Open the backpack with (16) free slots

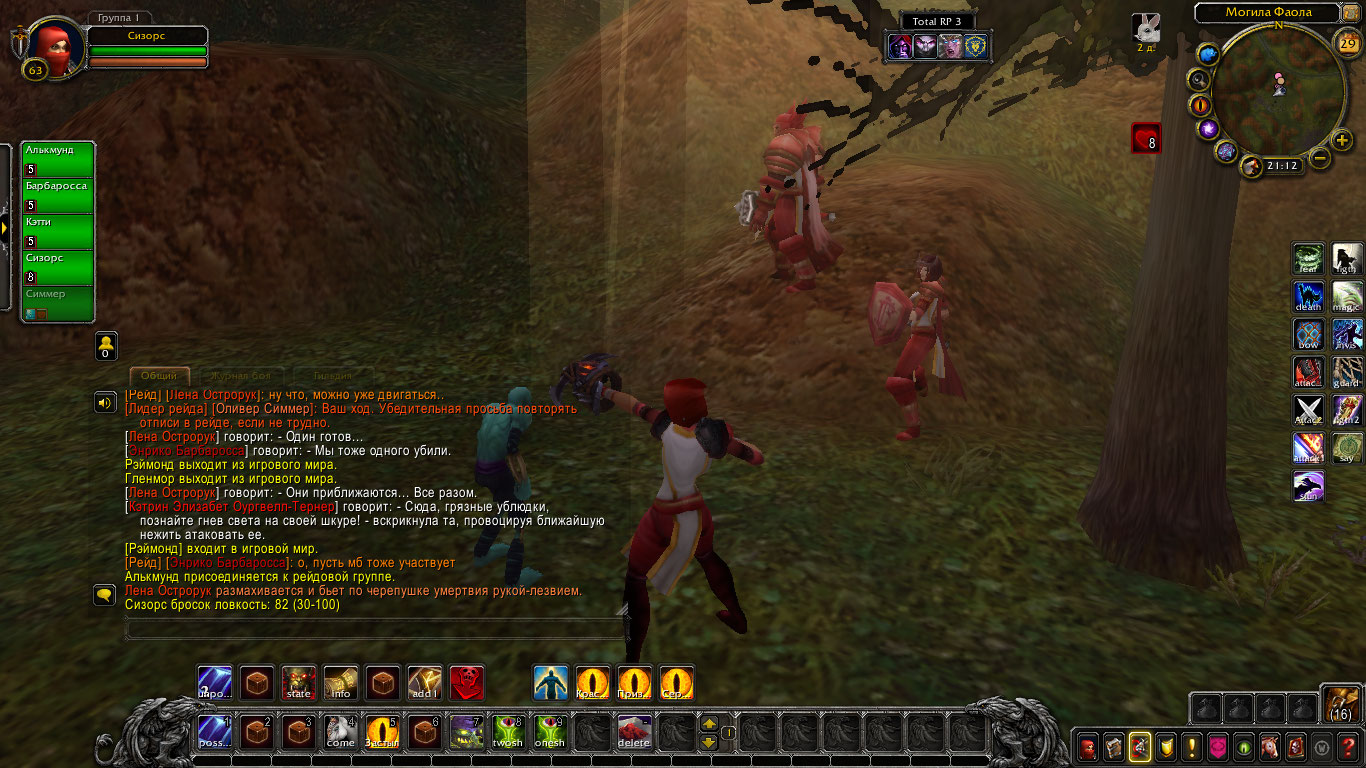click(1341, 704)
